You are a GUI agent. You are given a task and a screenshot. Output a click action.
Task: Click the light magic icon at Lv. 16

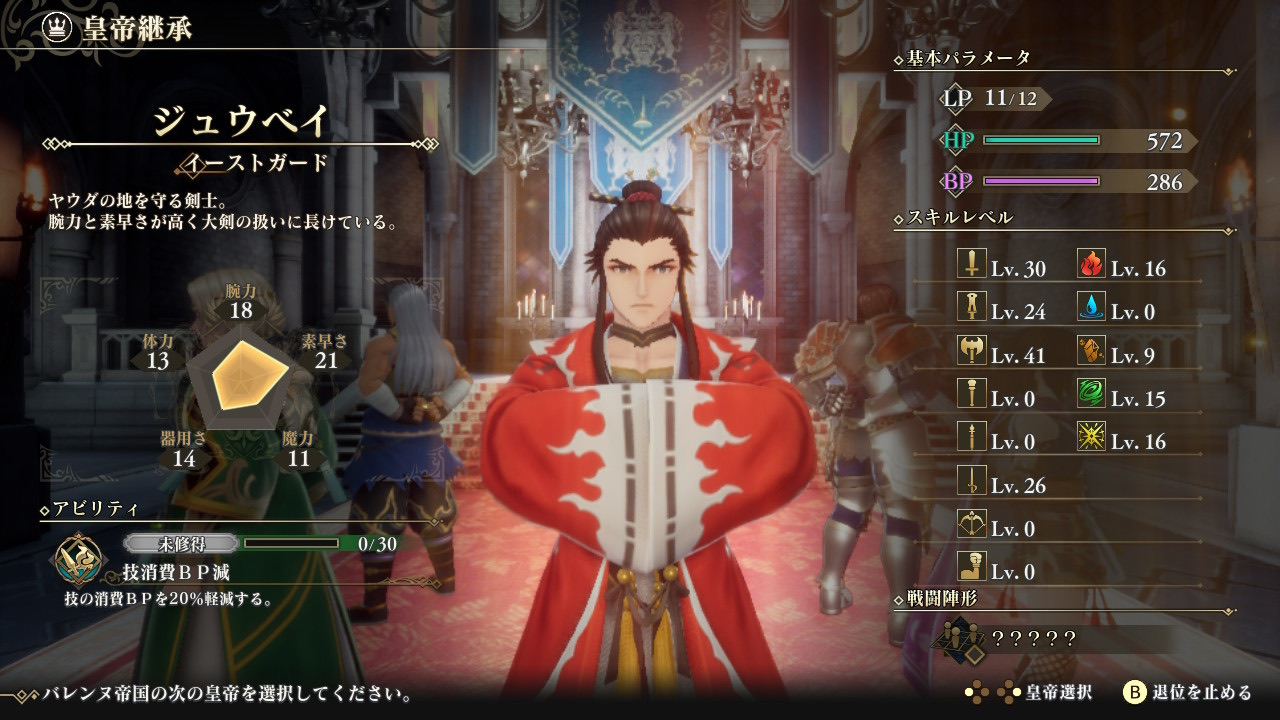pos(1091,436)
